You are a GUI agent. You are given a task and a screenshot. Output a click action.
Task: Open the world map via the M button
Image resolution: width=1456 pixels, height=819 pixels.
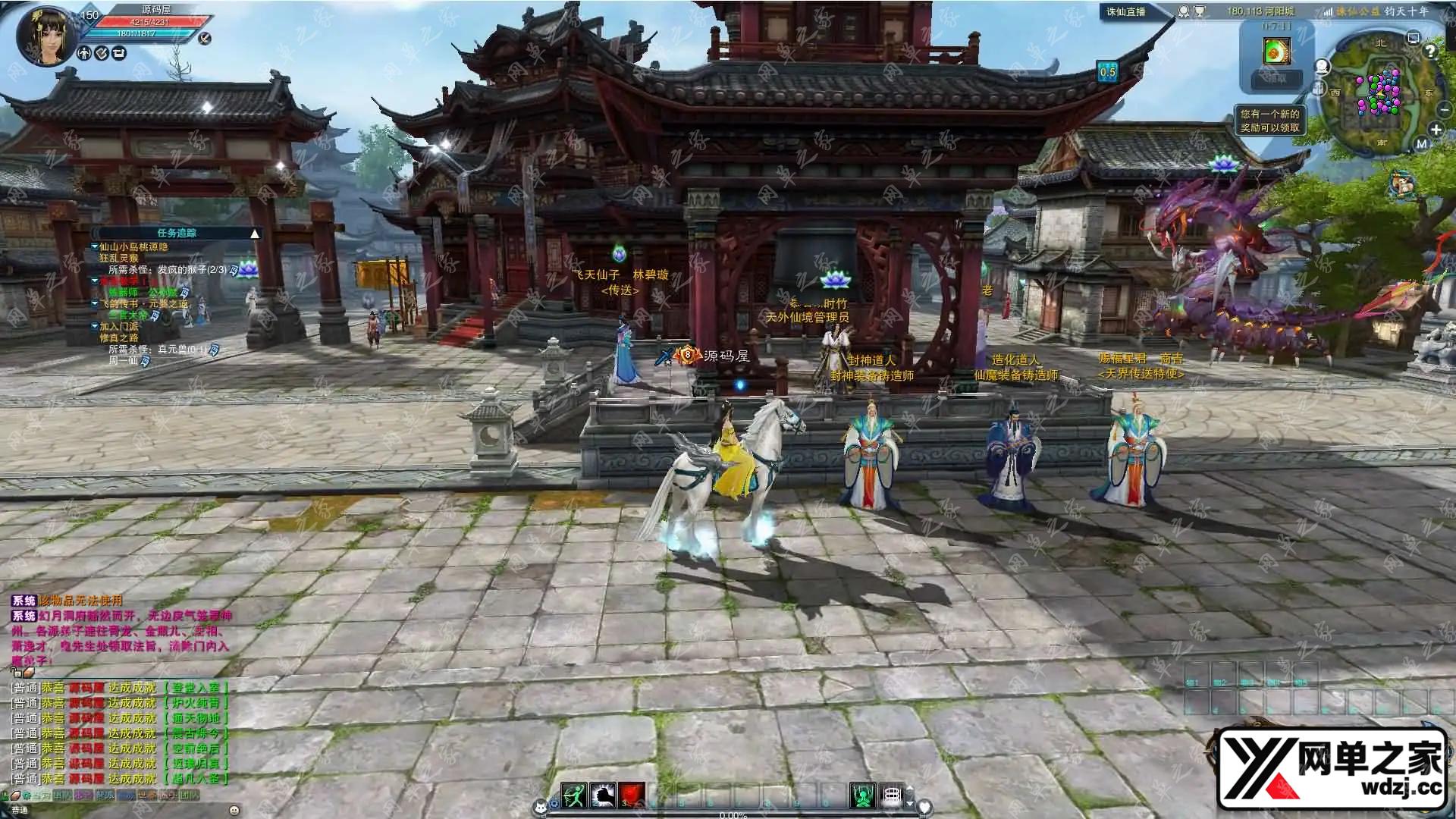pyautogui.click(x=1421, y=143)
